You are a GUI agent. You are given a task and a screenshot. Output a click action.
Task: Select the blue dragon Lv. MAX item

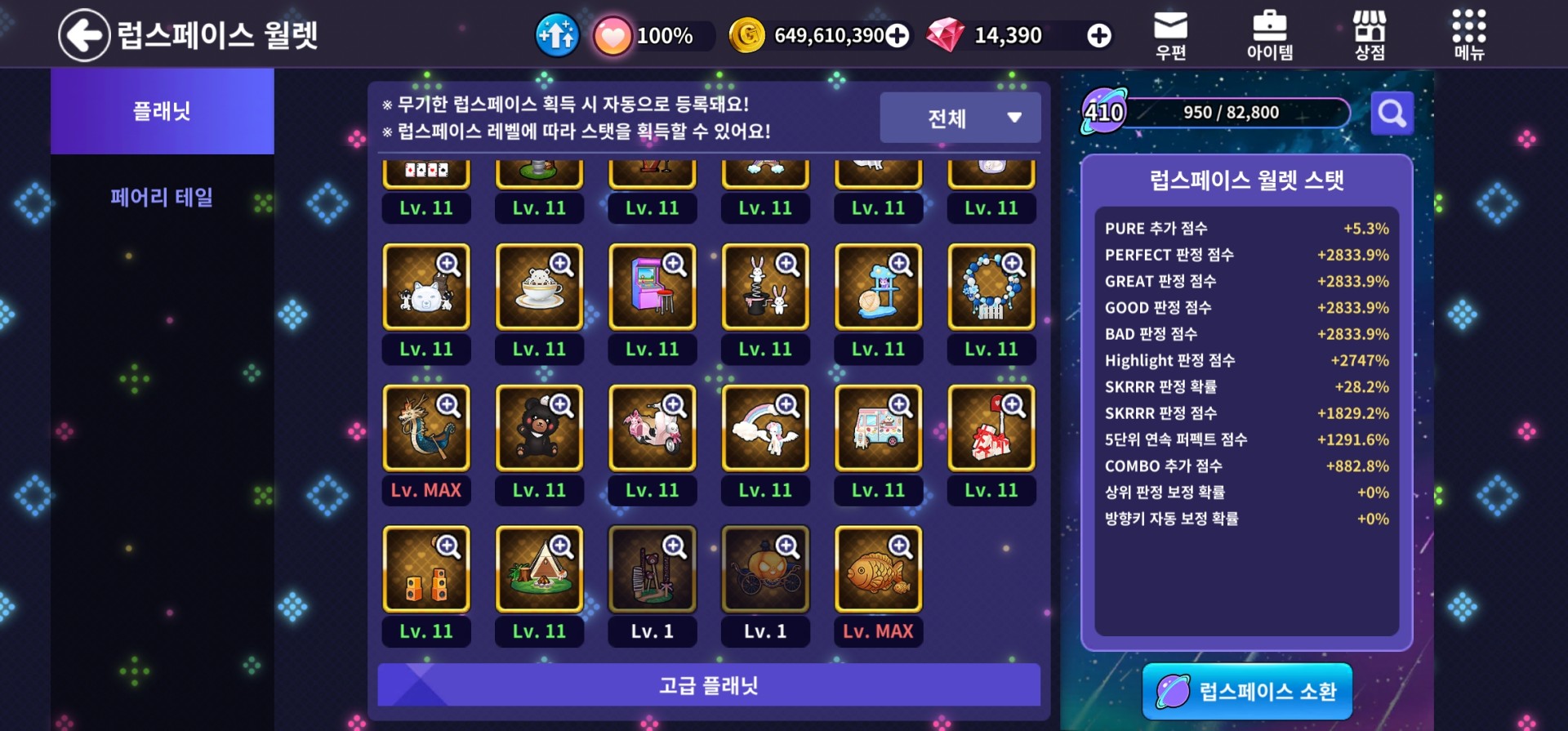pyautogui.click(x=426, y=429)
